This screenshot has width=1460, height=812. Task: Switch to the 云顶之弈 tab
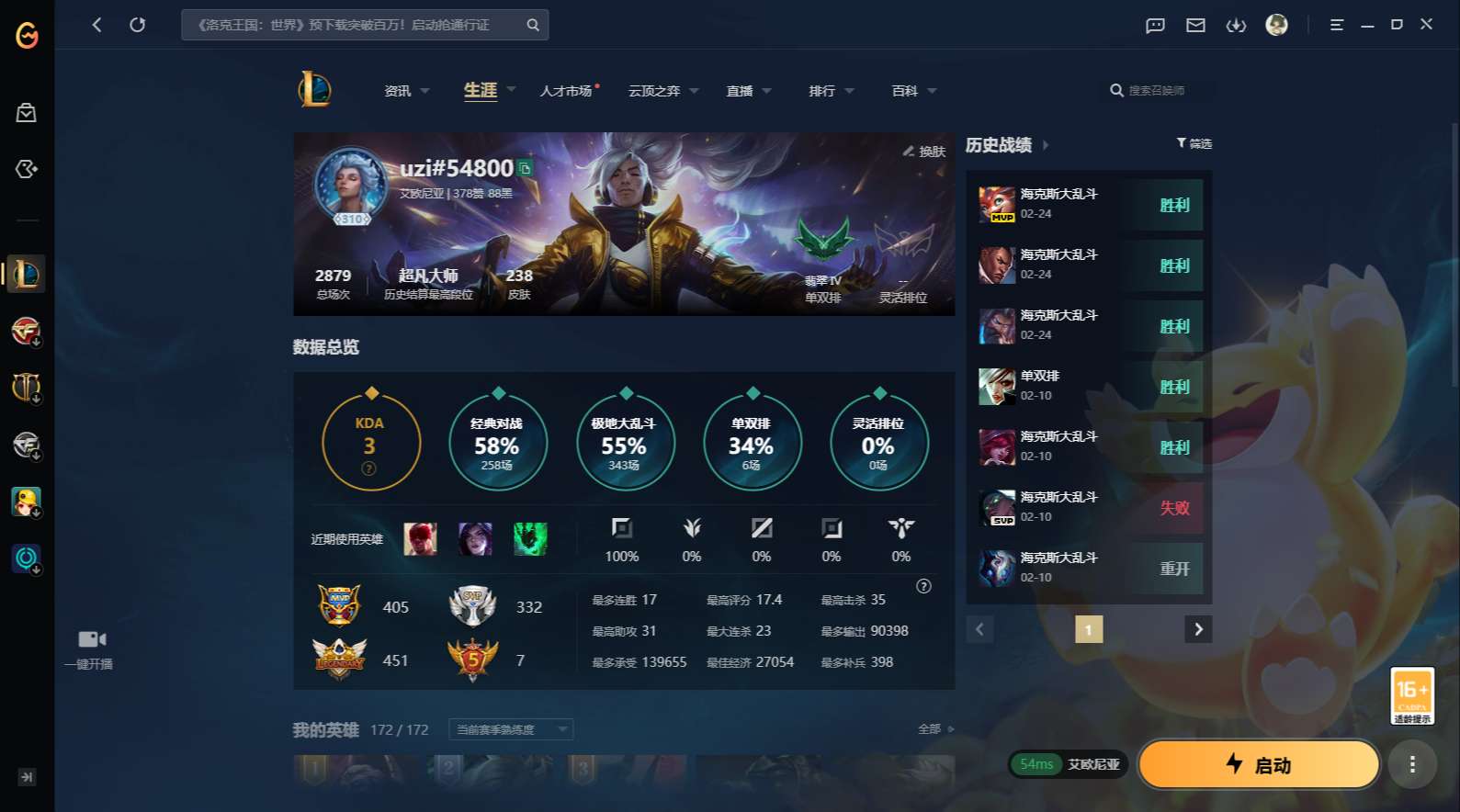pos(652,90)
